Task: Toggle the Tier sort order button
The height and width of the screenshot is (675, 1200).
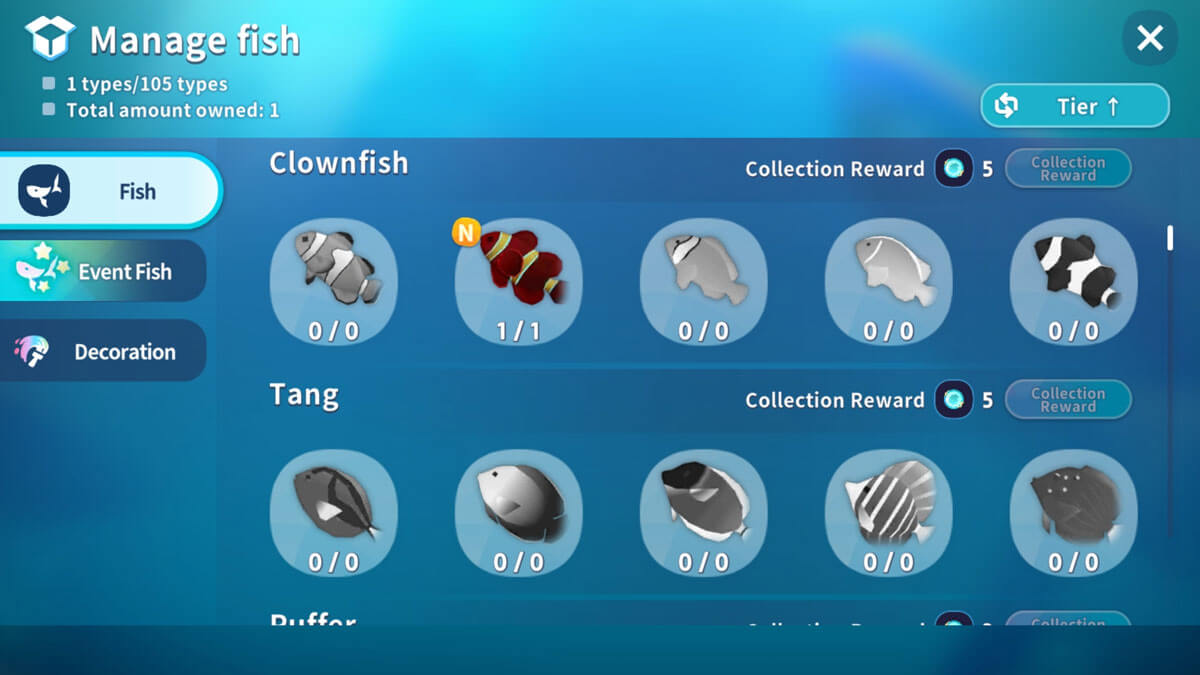Action: pyautogui.click(x=1075, y=106)
